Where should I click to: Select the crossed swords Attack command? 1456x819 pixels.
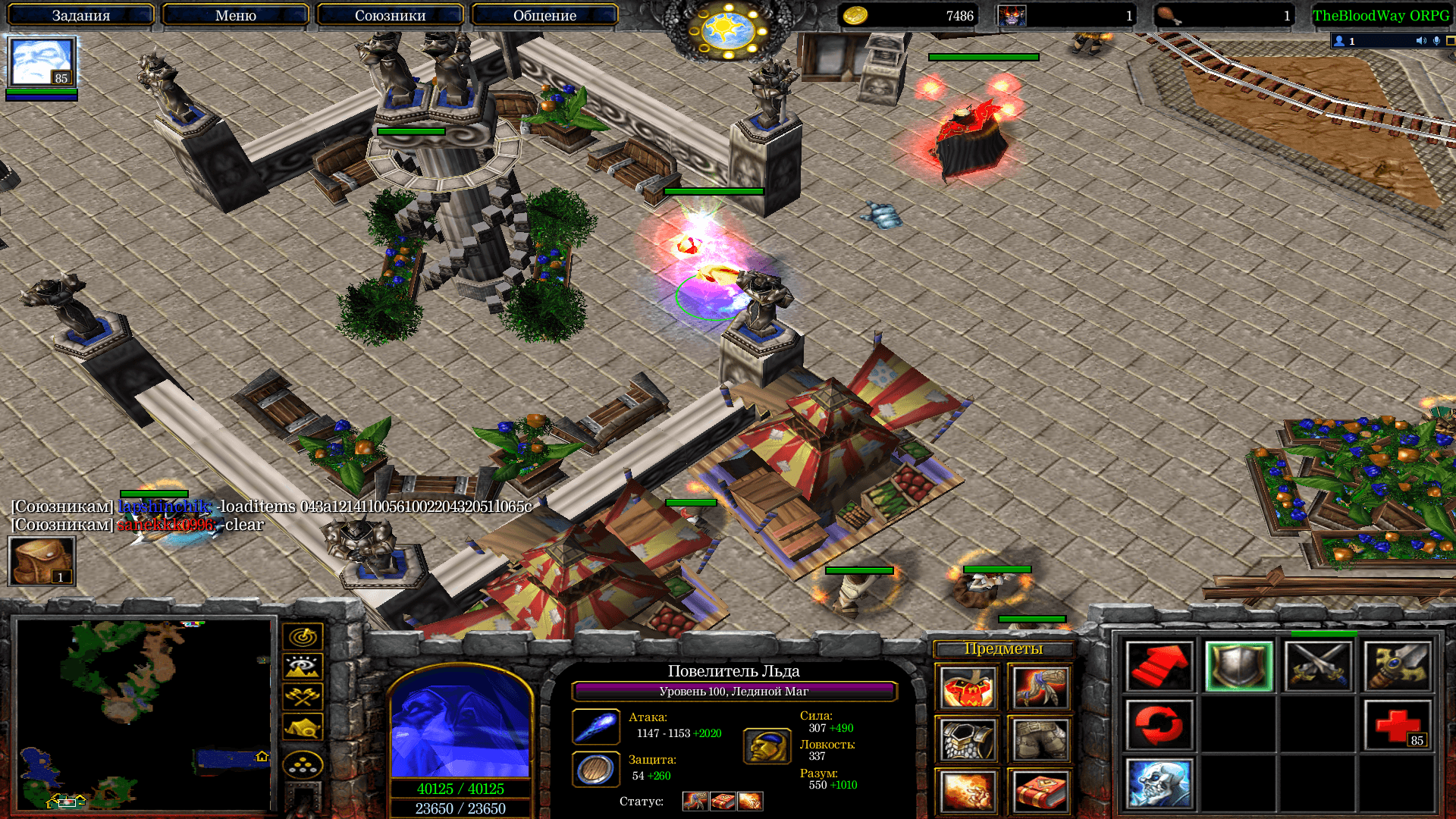(1318, 667)
